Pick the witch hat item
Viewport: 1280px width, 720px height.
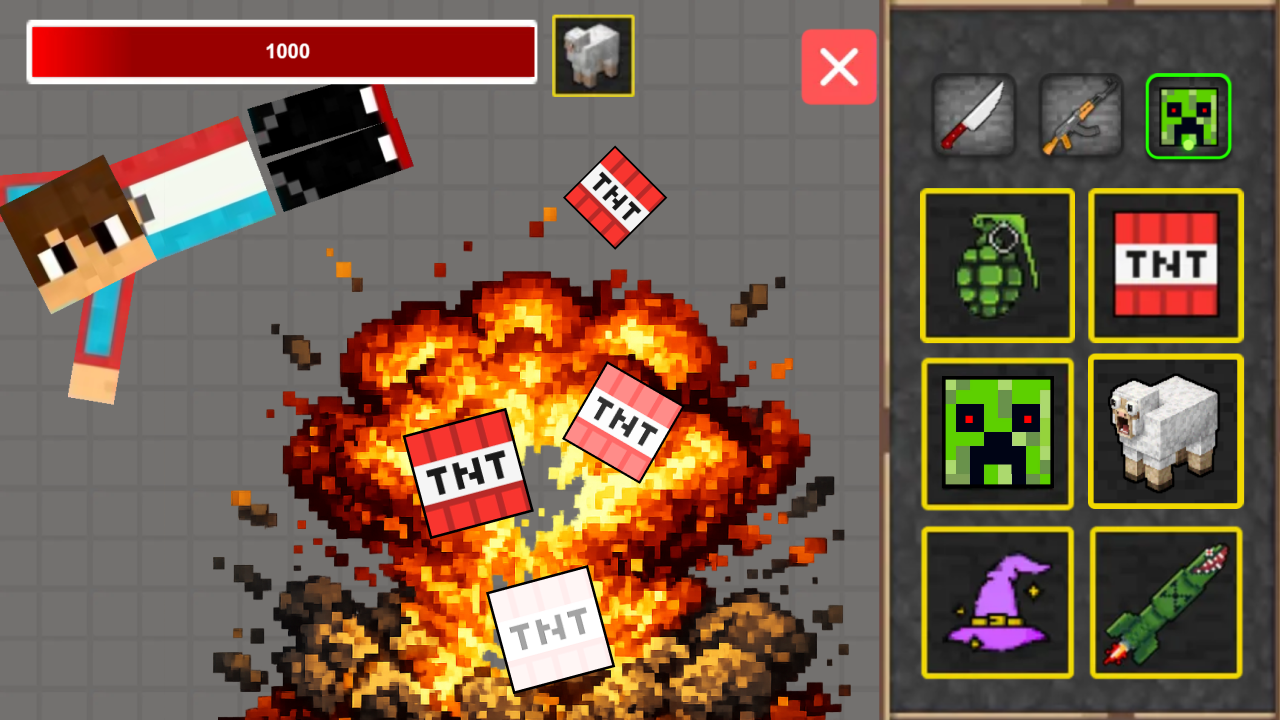click(x=997, y=601)
